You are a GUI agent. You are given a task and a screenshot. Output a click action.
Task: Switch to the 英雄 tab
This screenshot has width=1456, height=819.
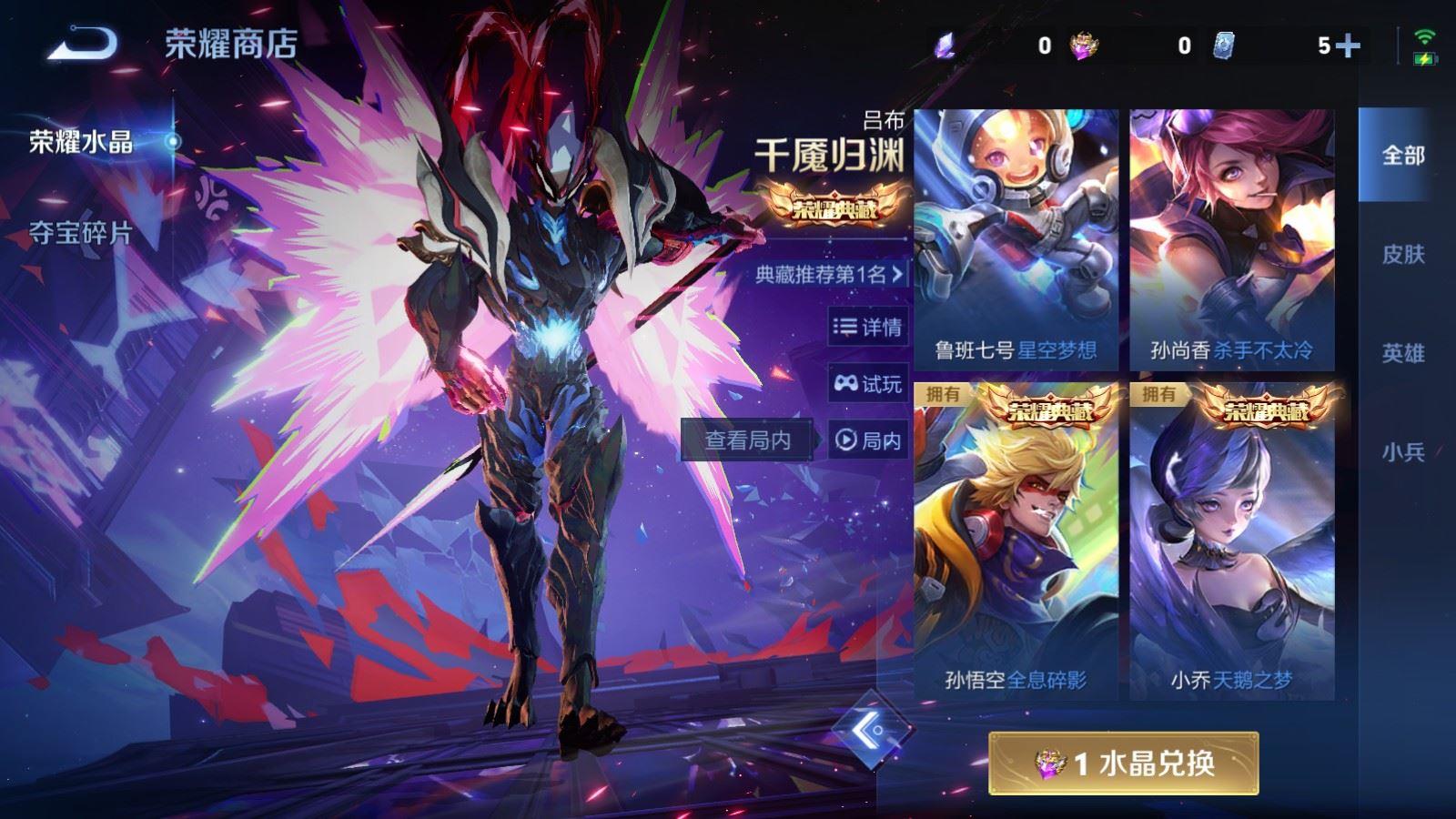(1401, 351)
